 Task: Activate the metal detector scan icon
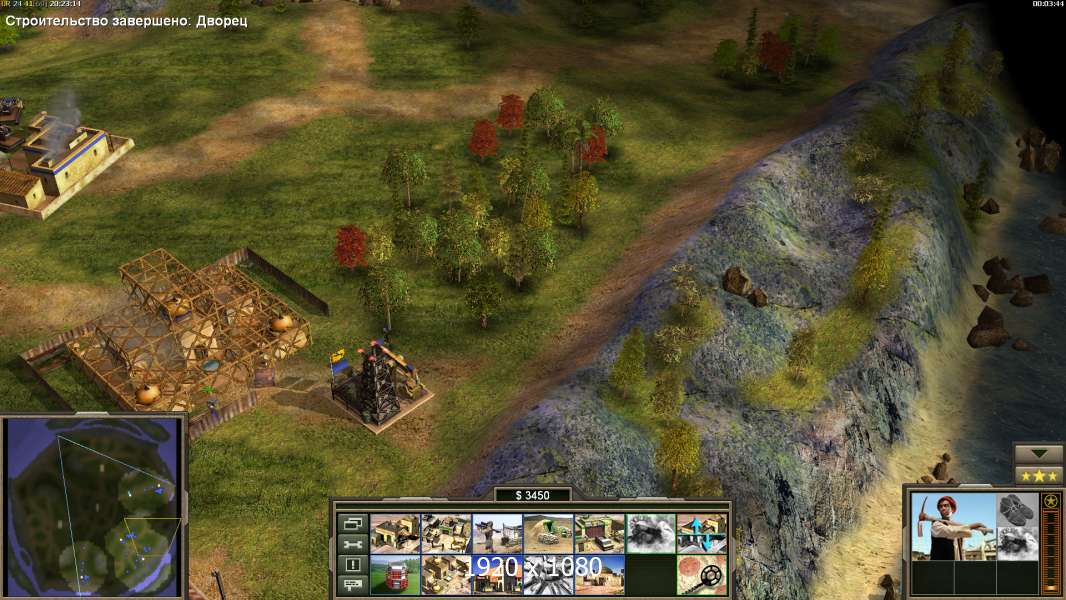(x=701, y=574)
